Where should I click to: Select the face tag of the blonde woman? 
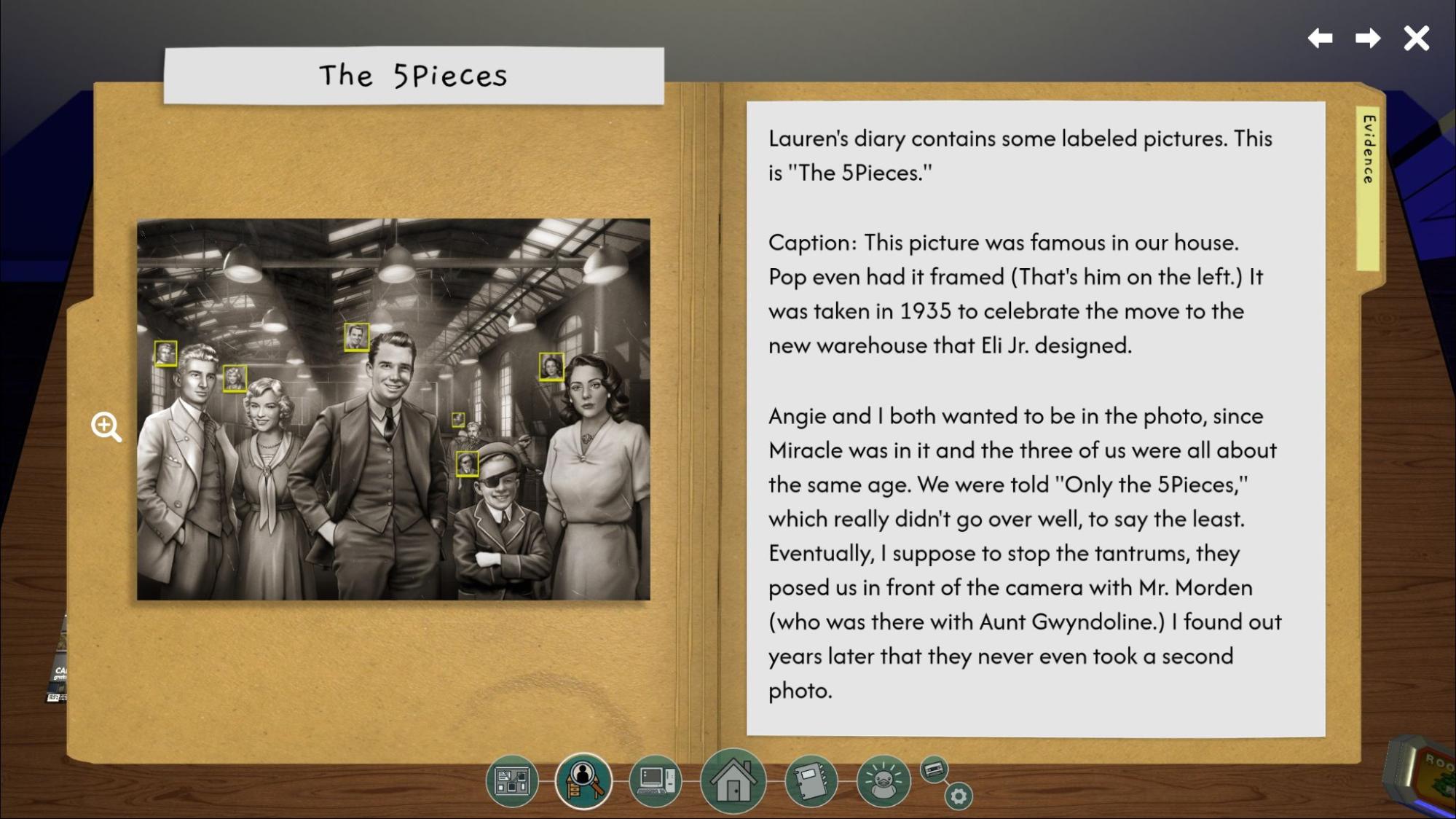point(235,378)
